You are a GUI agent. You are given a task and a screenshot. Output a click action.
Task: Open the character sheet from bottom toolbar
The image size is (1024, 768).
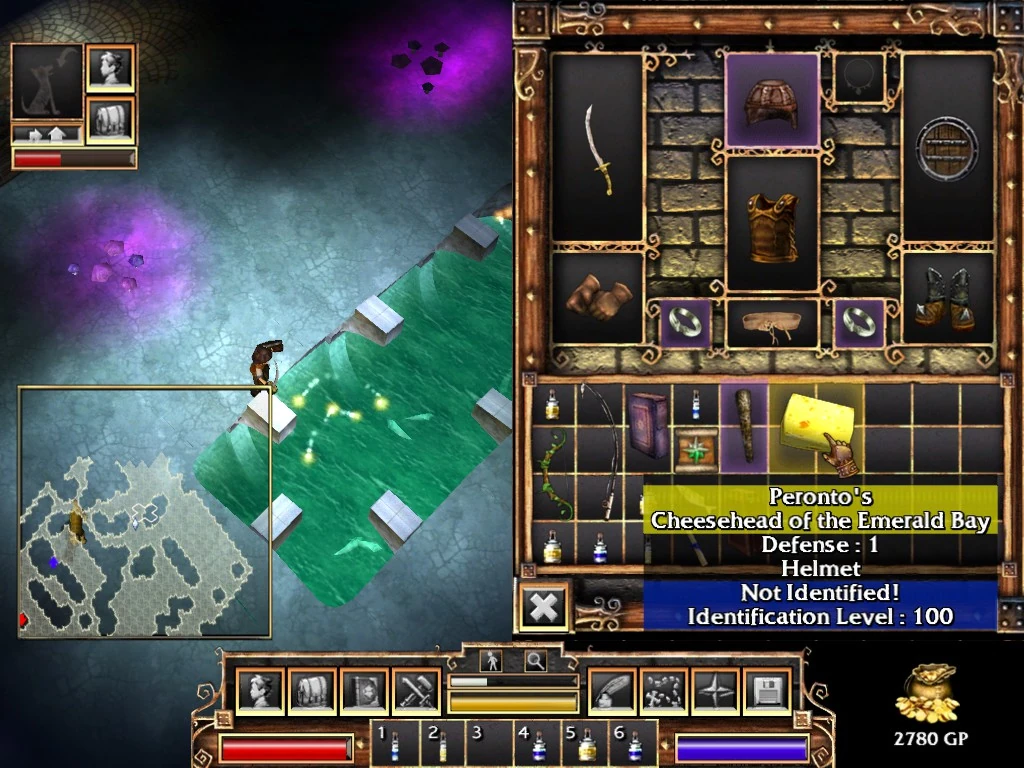[260, 692]
